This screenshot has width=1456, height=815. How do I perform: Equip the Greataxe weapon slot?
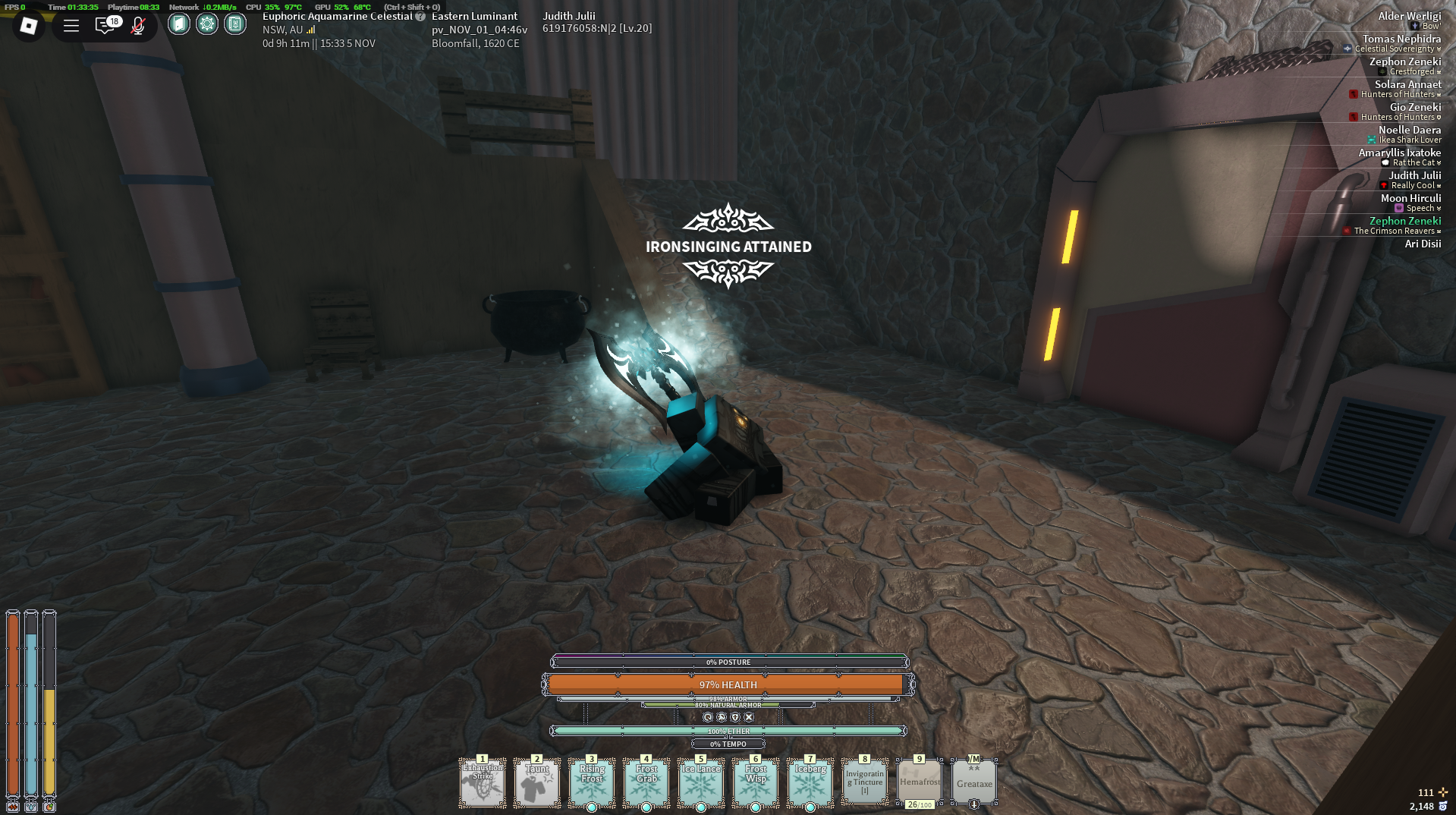coord(974,782)
